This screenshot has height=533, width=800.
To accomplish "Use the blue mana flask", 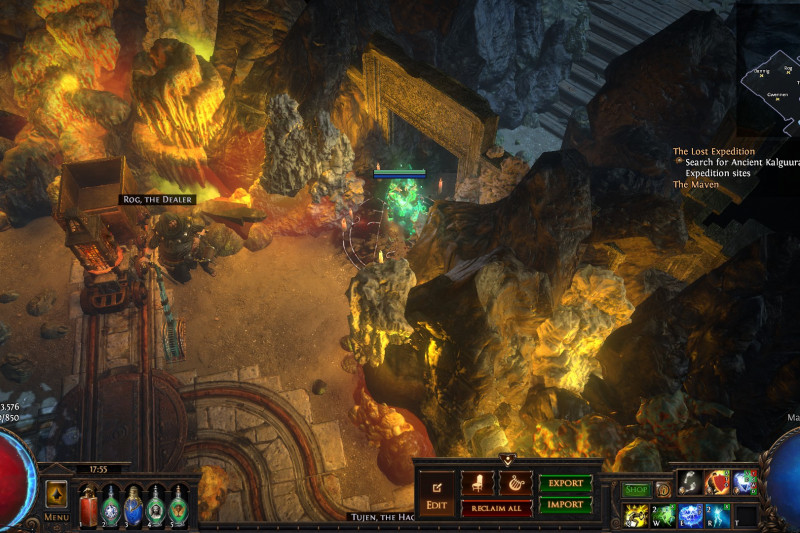I will (133, 503).
